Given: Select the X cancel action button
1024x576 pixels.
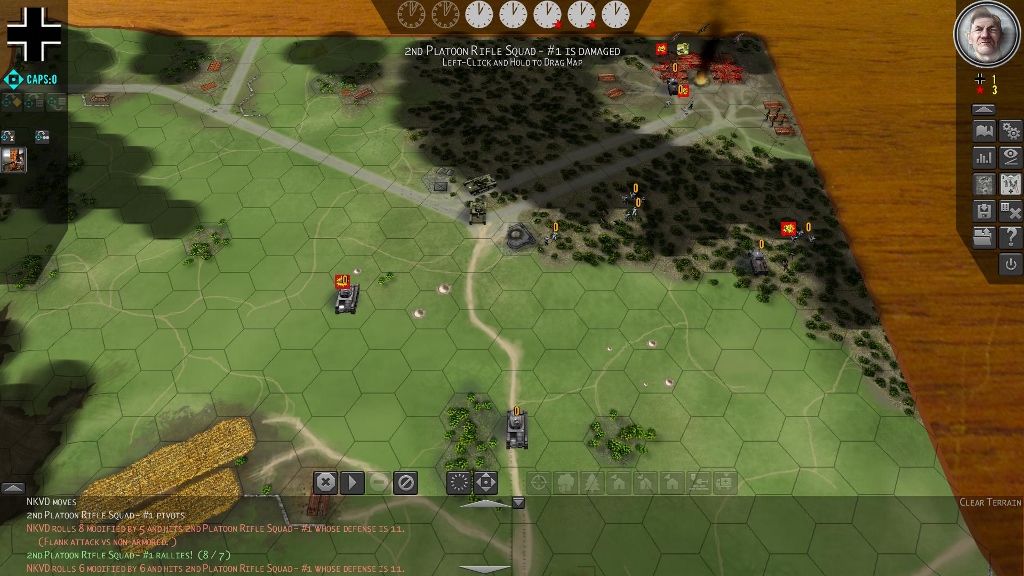Looking at the screenshot, I should point(325,483).
